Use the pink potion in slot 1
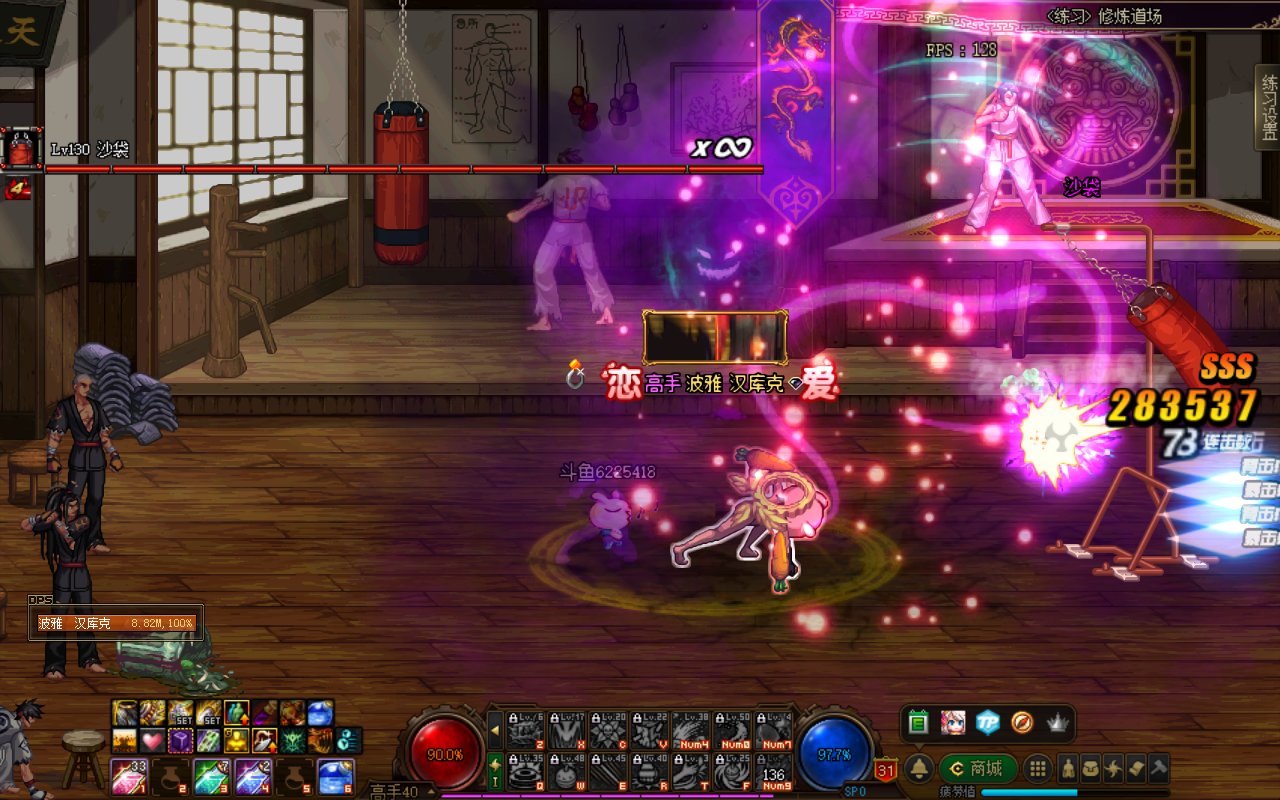 coord(126,776)
